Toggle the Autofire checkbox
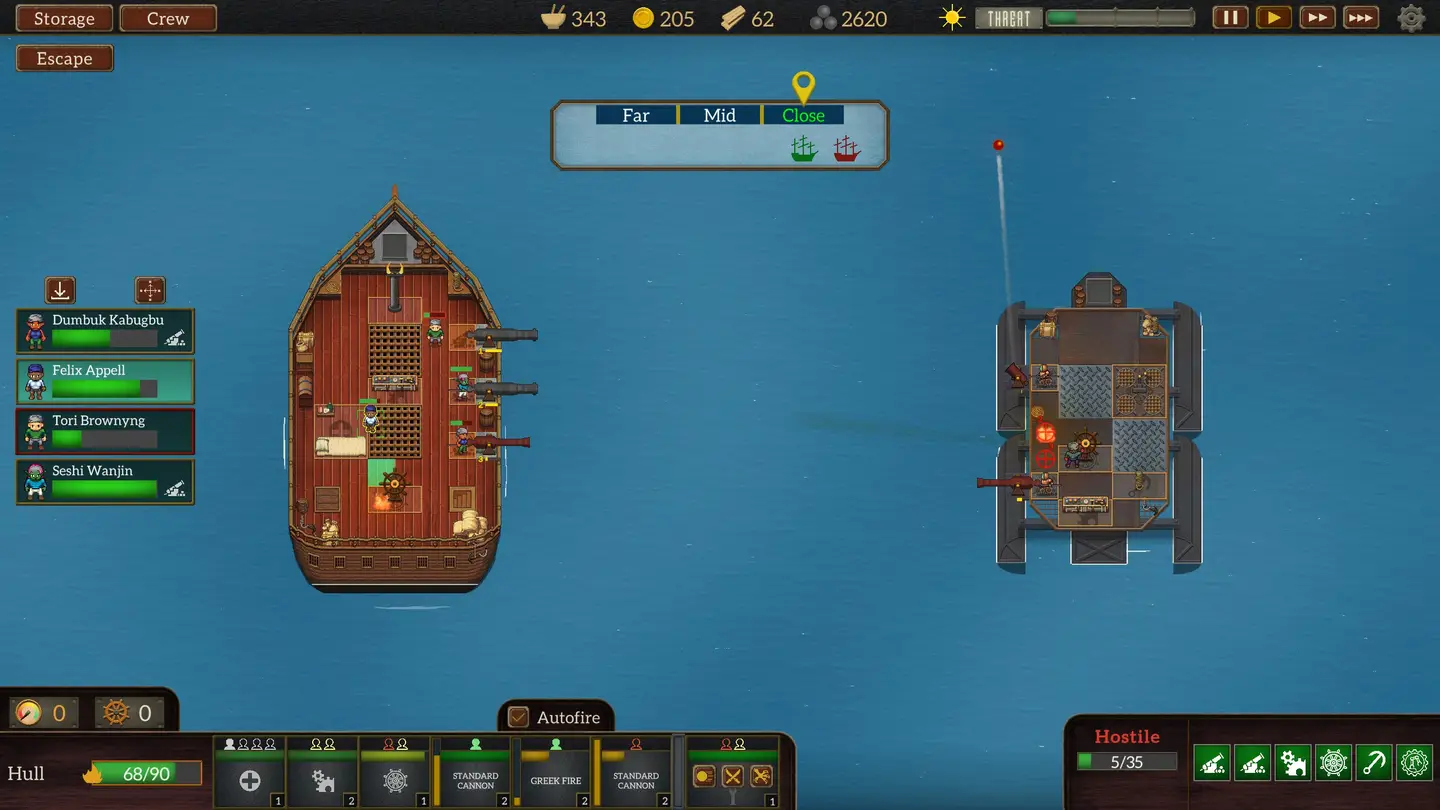This screenshot has width=1440, height=810. [x=518, y=717]
